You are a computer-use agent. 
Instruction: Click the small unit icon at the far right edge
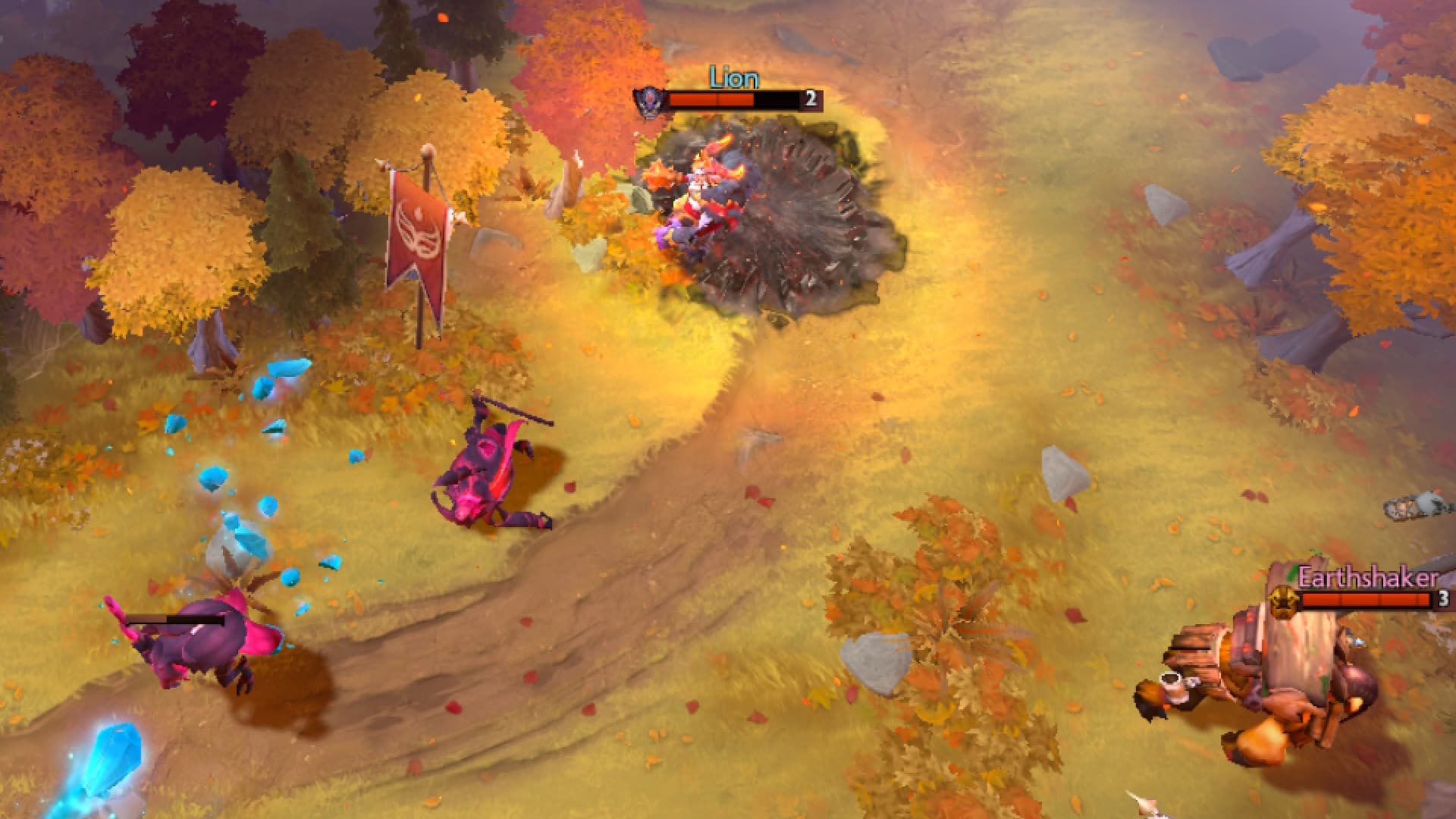pyautogui.click(x=1430, y=509)
